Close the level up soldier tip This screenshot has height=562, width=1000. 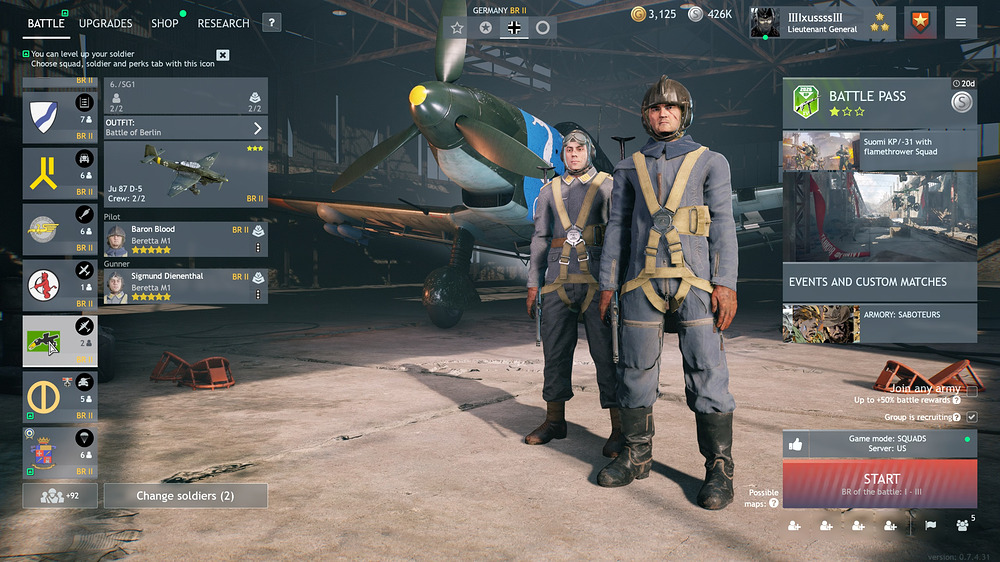click(x=223, y=56)
